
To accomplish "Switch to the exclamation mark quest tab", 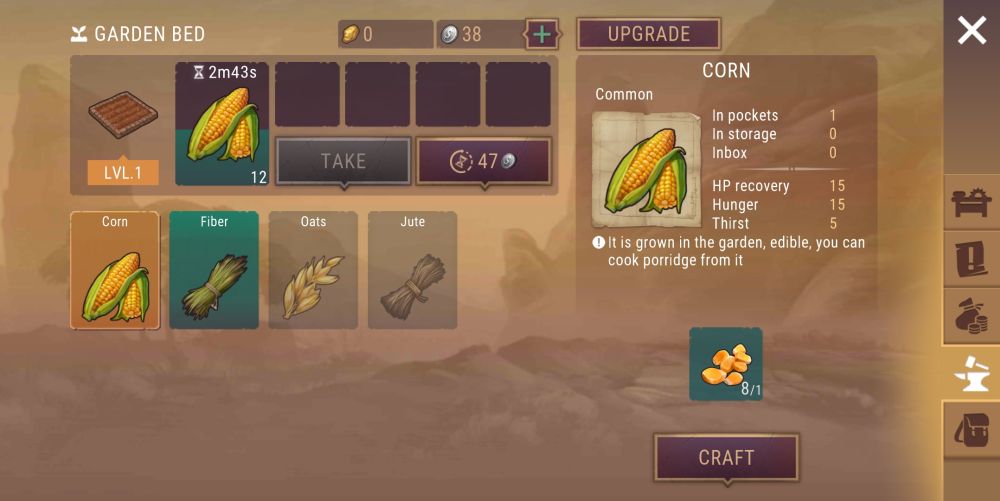I will 971,260.
